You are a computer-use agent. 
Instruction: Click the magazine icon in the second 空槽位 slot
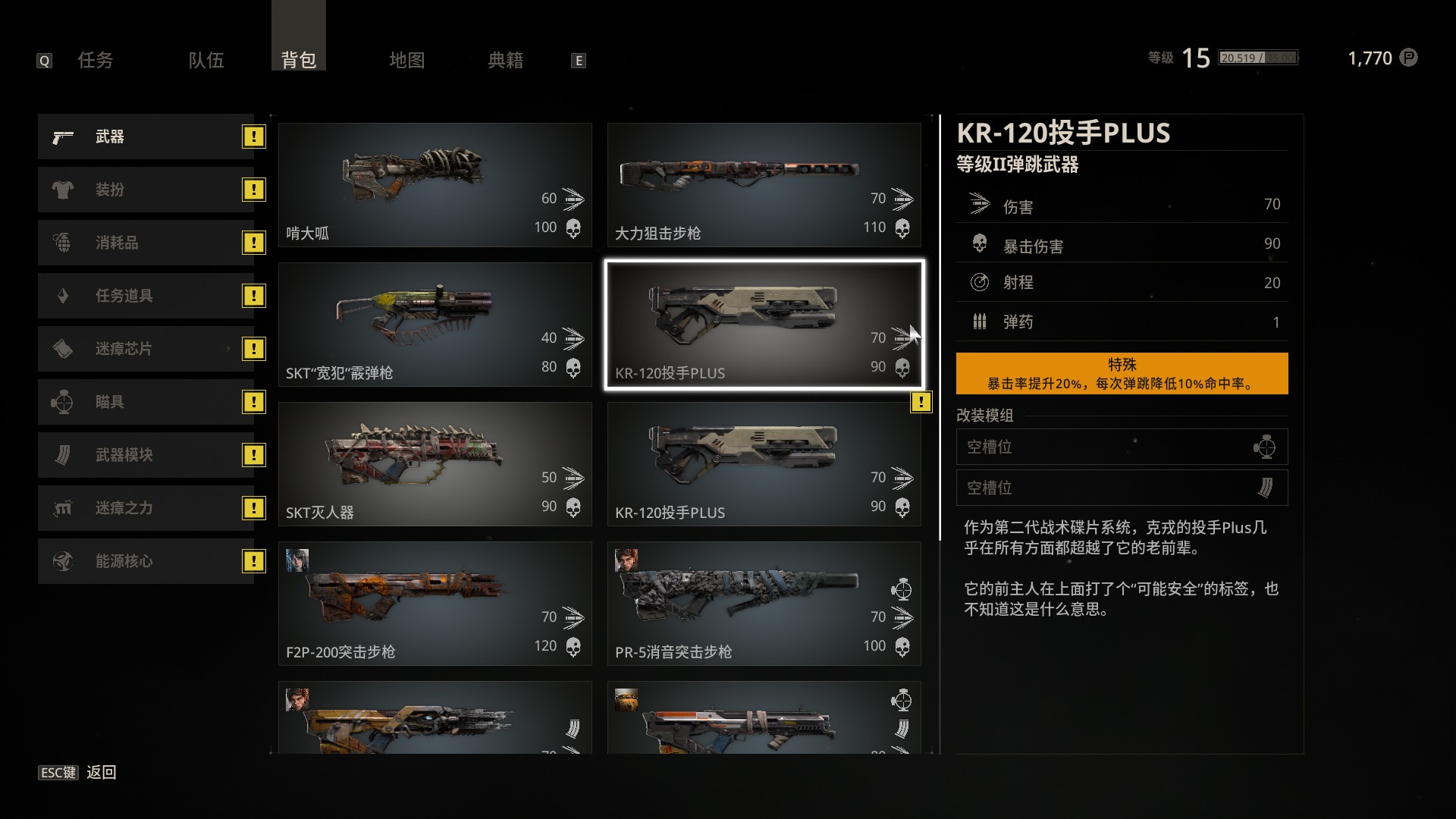click(x=1268, y=488)
